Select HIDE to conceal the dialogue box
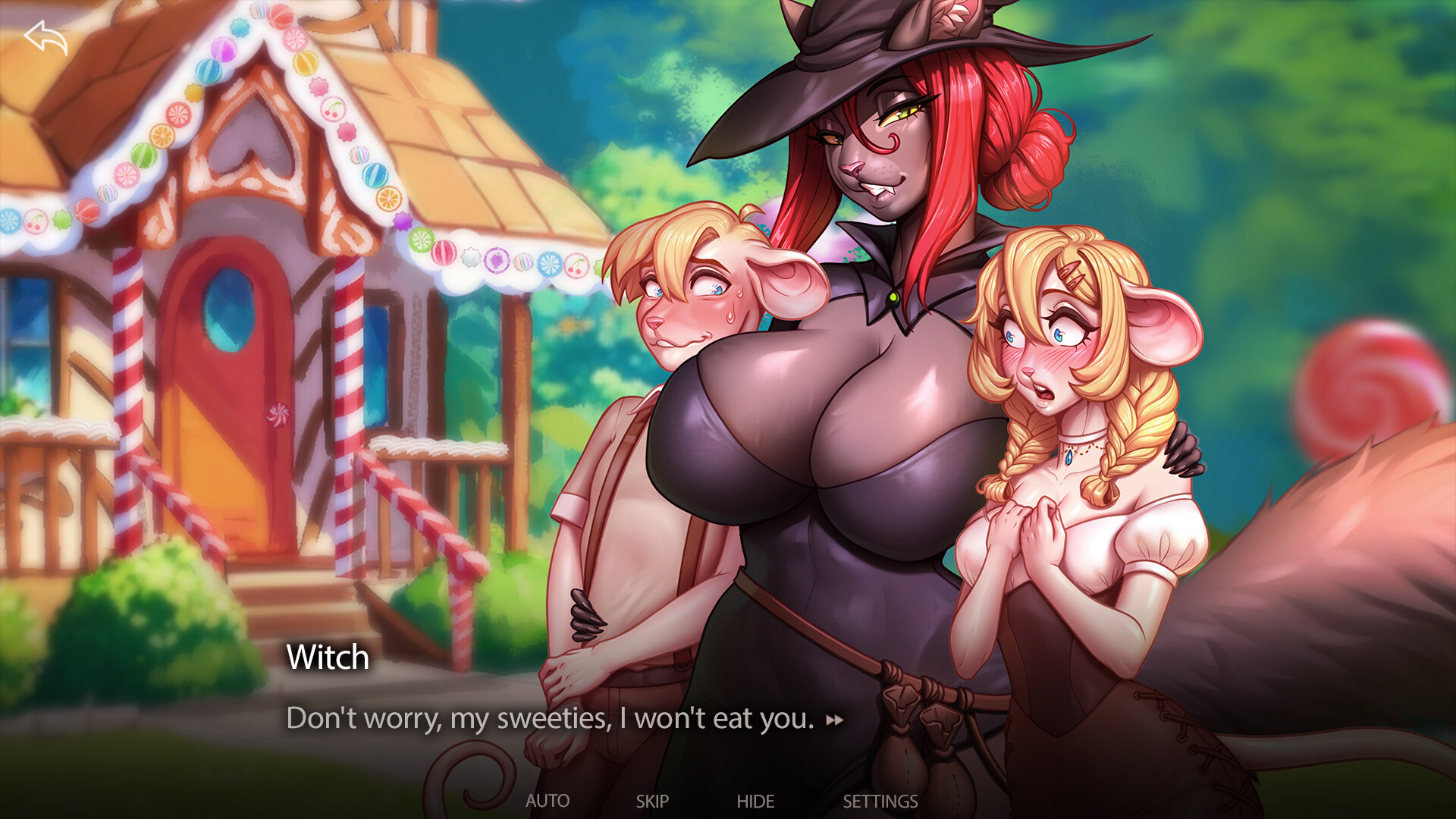This screenshot has width=1456, height=819. [x=756, y=801]
